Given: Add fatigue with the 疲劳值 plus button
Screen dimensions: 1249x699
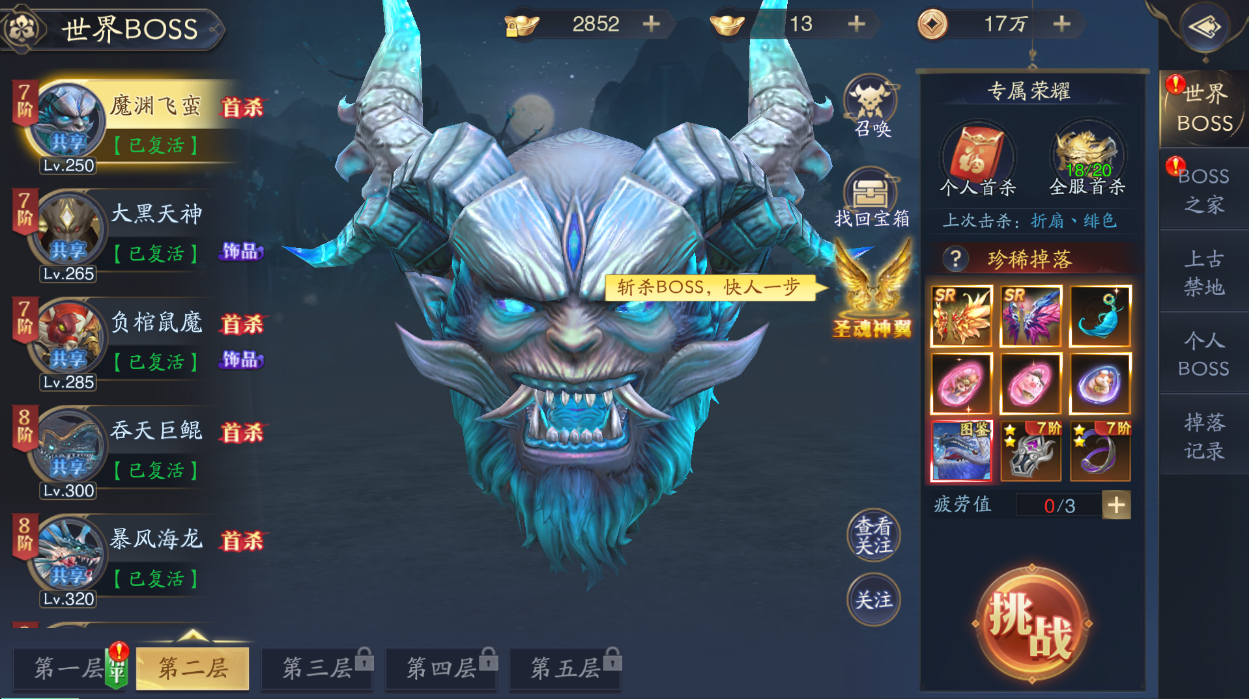Looking at the screenshot, I should coord(1116,505).
